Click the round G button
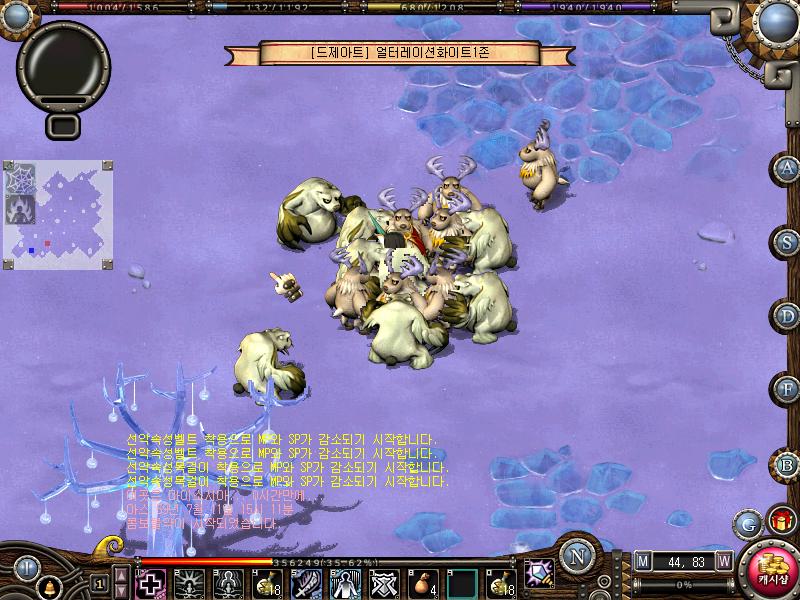 (x=746, y=523)
